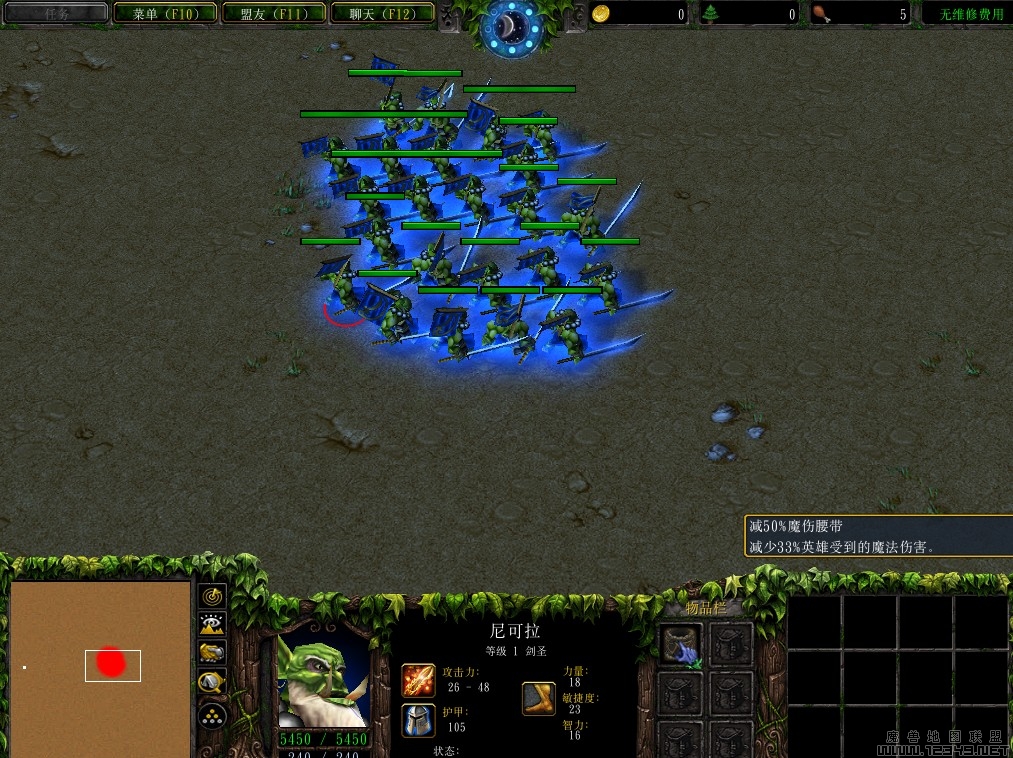This screenshot has height=758, width=1013.
Task: Toggle minimap ally color mode button
Action: (x=212, y=654)
